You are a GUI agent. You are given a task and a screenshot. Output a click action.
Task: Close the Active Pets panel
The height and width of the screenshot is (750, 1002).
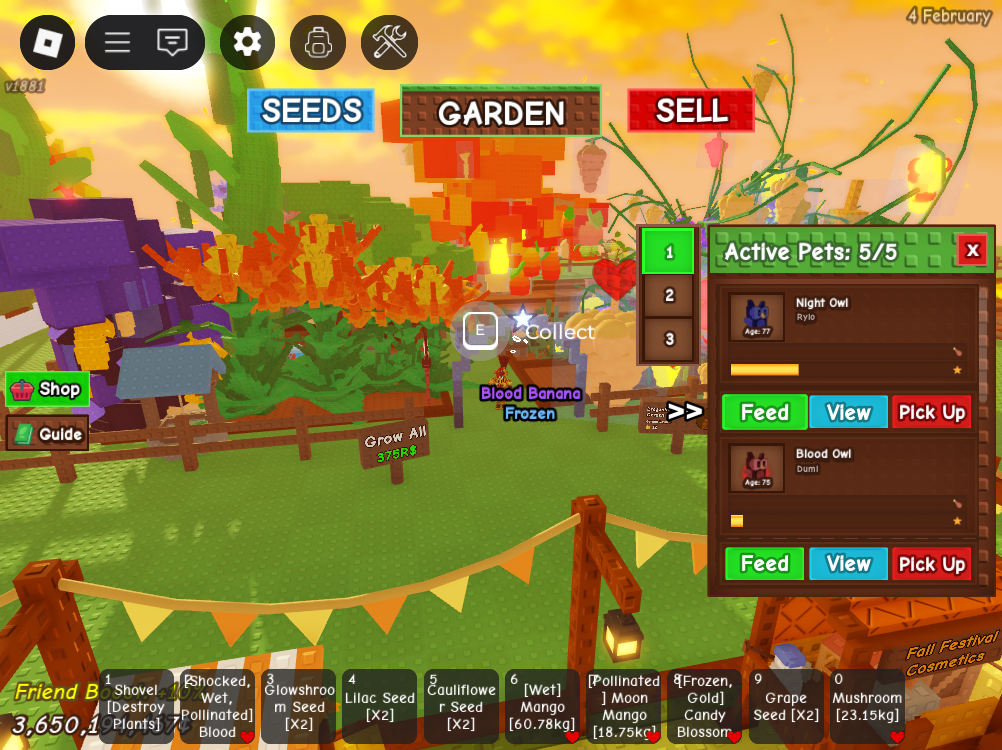point(972,250)
